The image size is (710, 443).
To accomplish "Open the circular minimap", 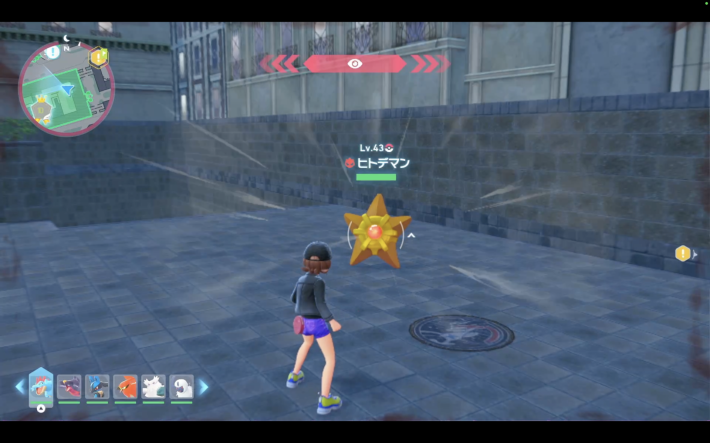I will click(66, 88).
